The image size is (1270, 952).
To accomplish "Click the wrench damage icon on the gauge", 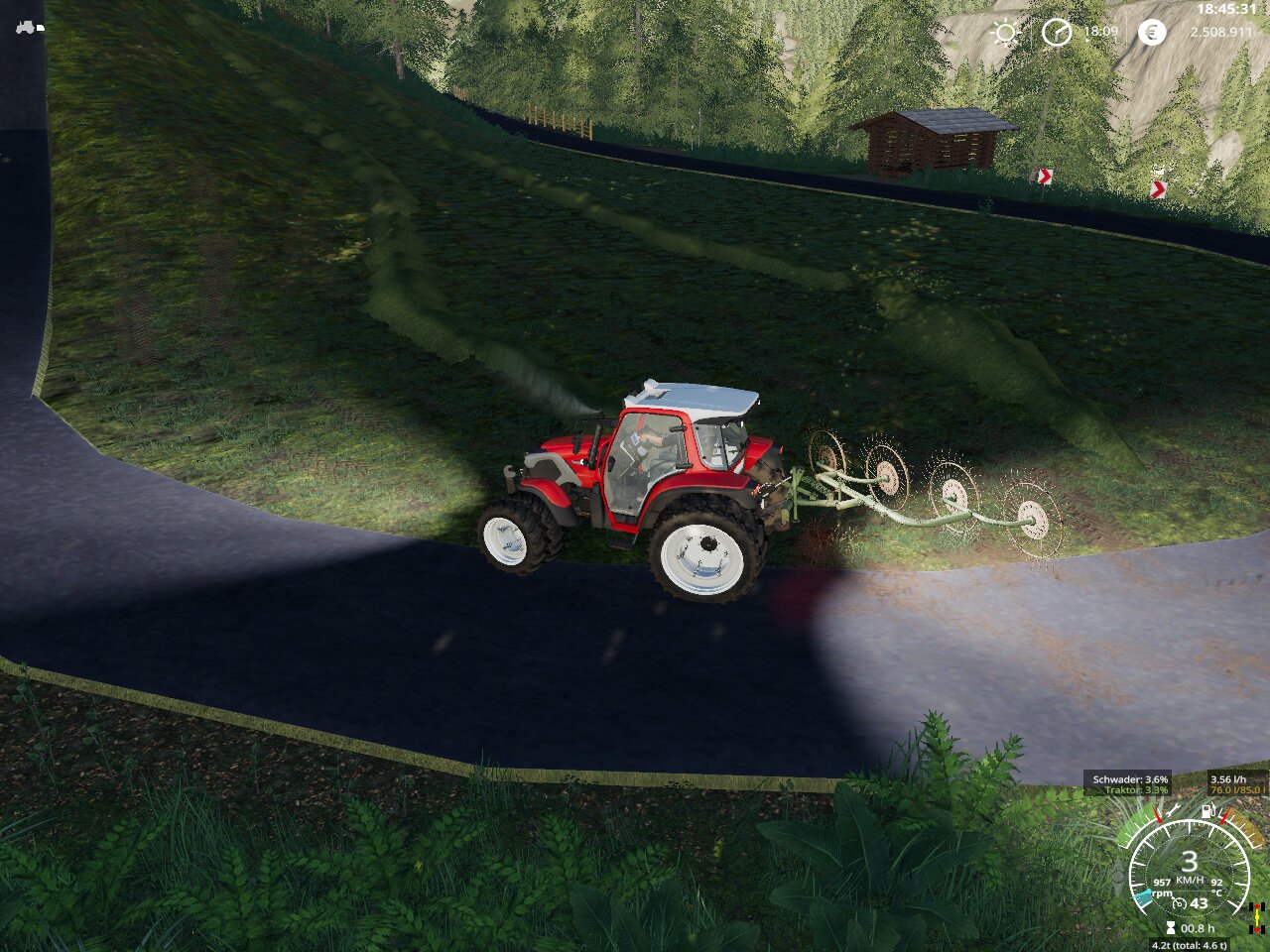I will [x=1173, y=811].
